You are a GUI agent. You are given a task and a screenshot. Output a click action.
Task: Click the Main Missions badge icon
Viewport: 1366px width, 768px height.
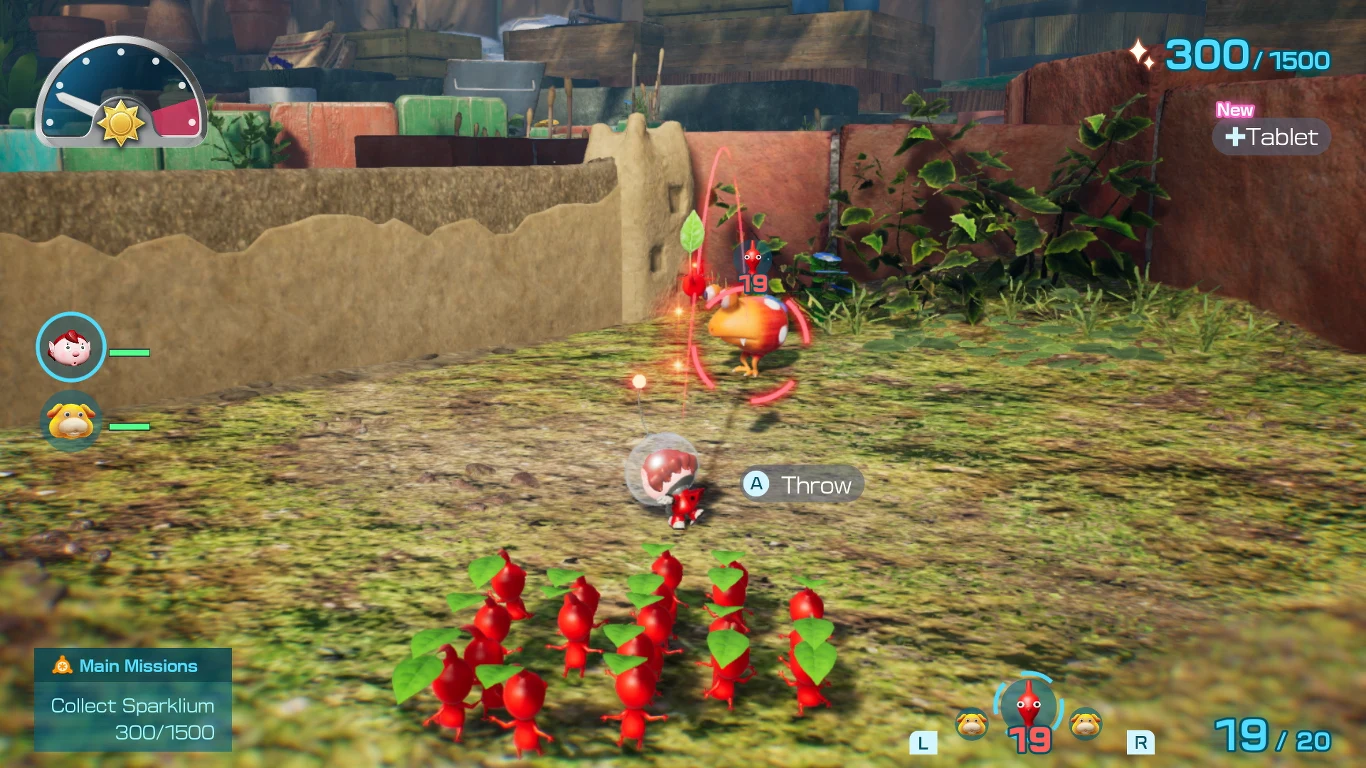61,665
